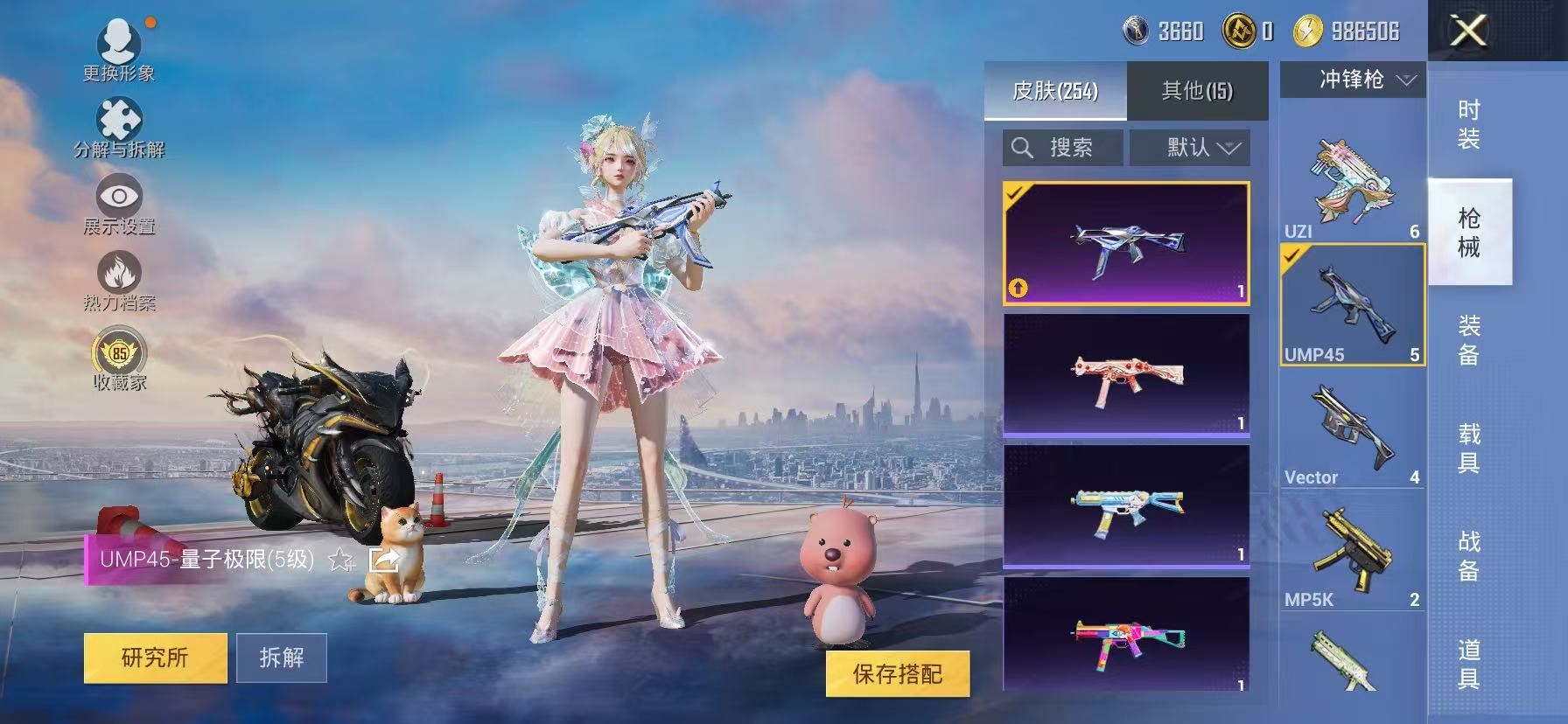Open the 冲锋枪 weapon category dropdown
This screenshot has width=1568, height=724.
[x=1352, y=80]
